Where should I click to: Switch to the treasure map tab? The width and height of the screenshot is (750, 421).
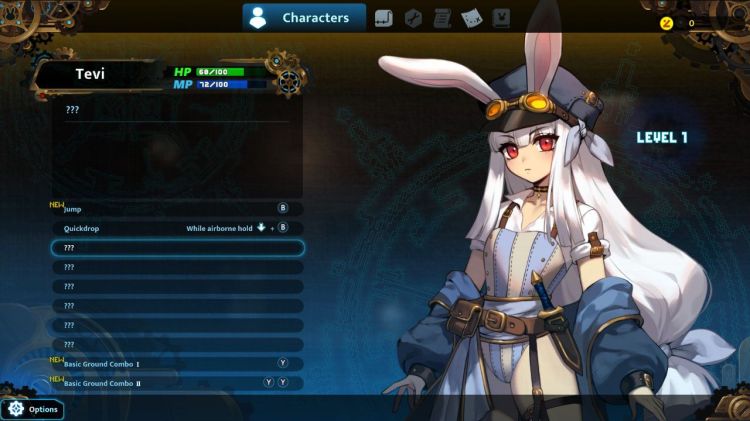(471, 17)
